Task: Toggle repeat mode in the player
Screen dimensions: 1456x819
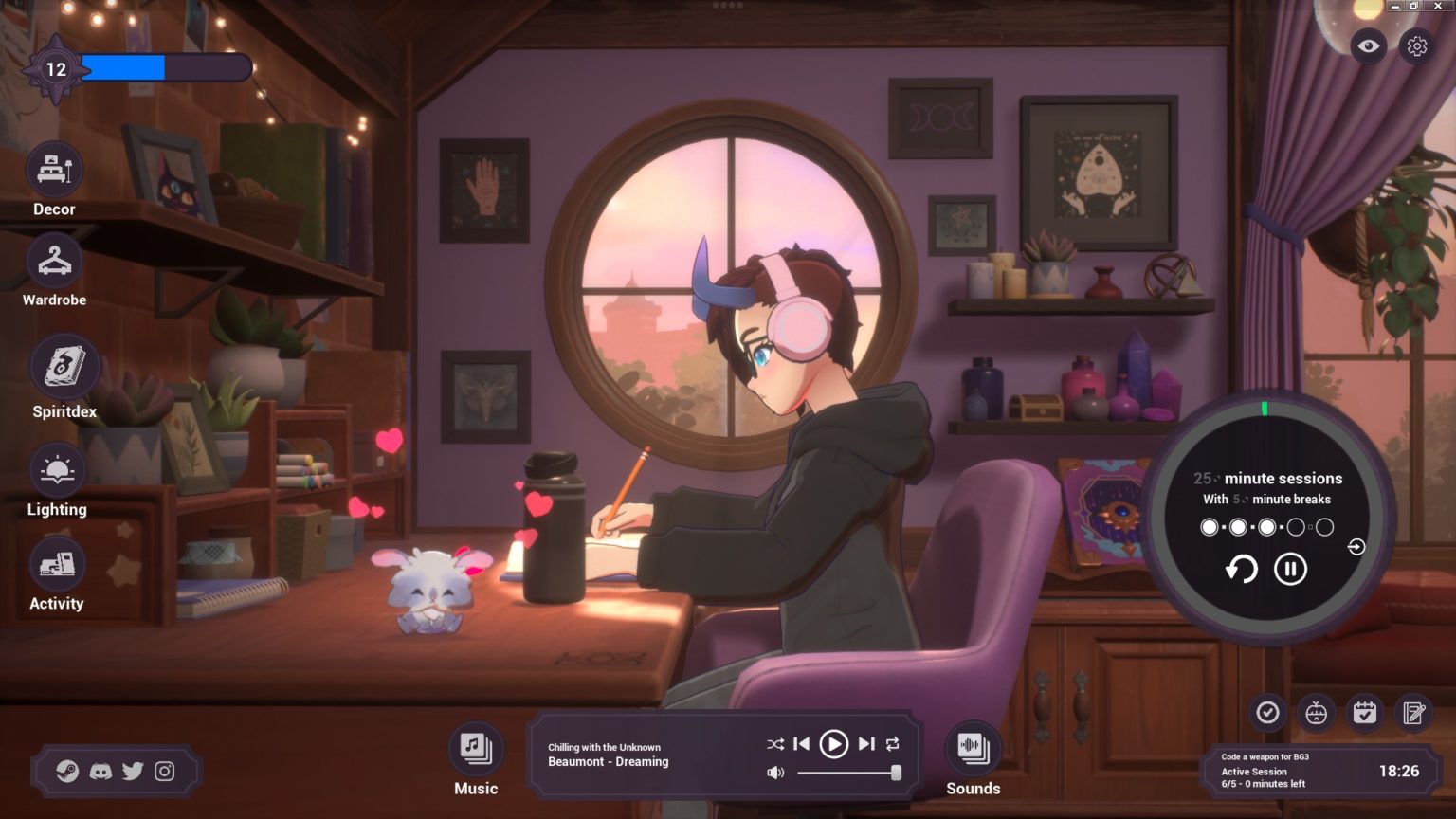Action: coord(892,744)
